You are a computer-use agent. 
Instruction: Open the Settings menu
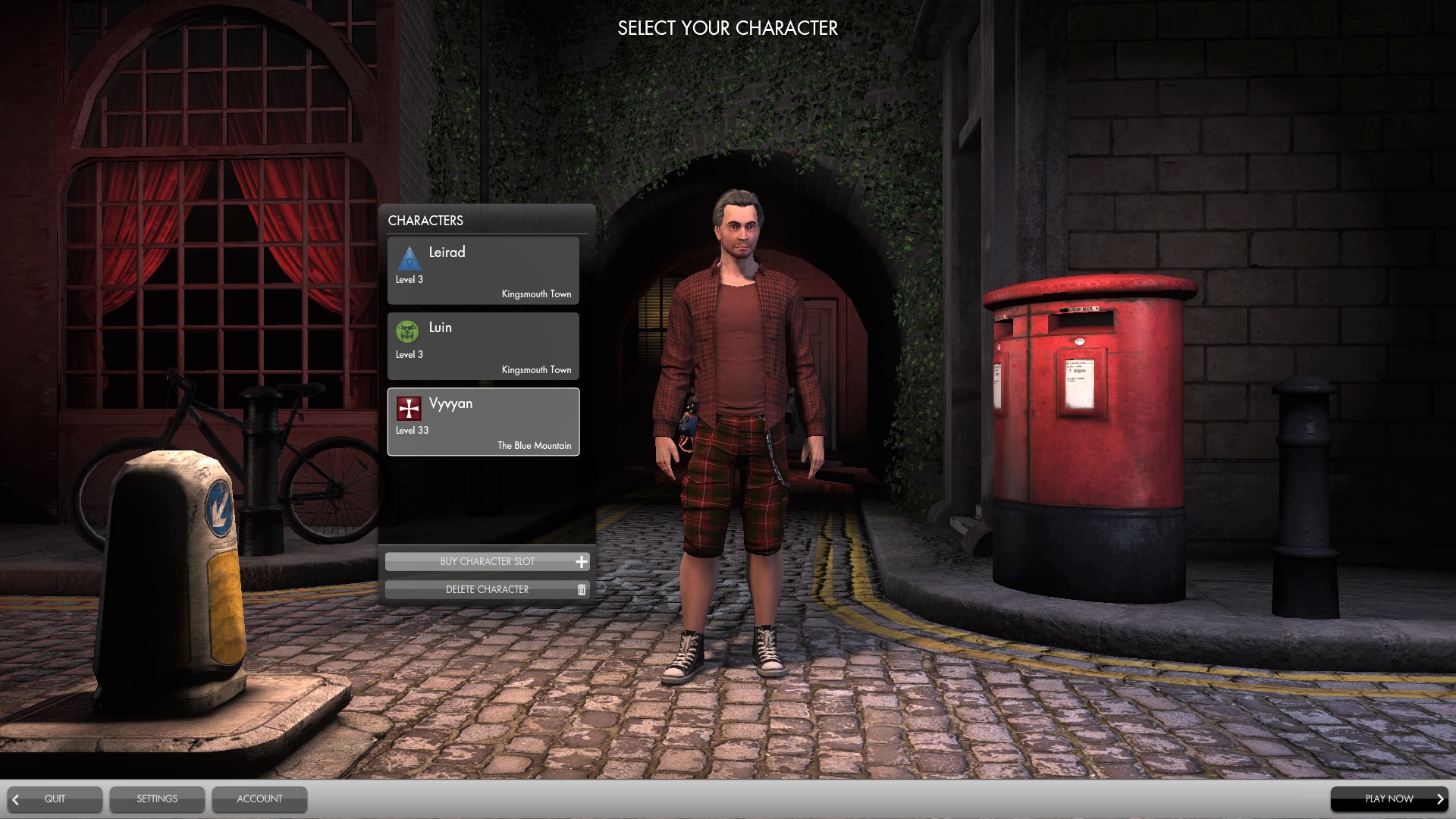tap(157, 799)
